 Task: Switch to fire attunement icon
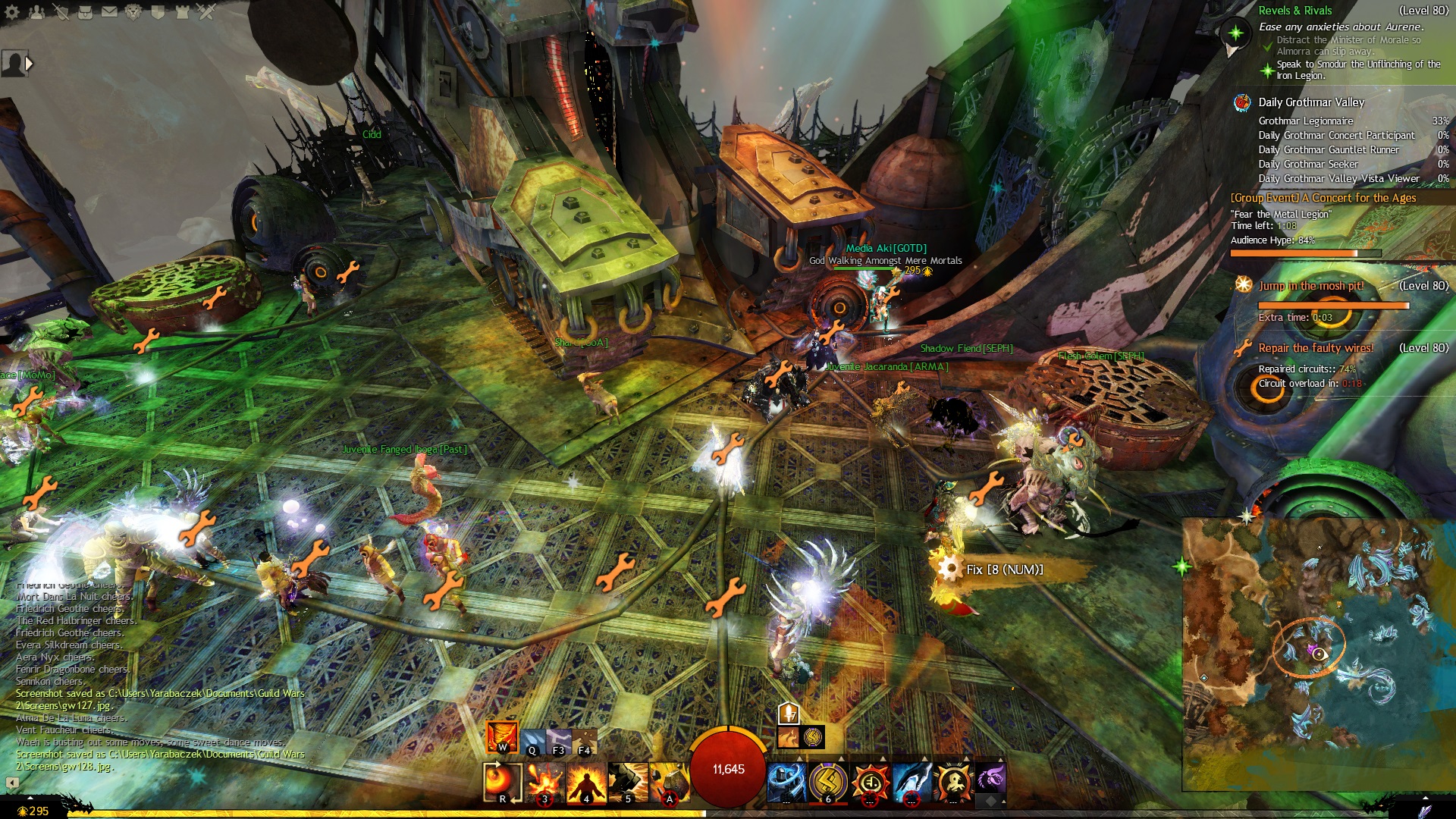502,737
